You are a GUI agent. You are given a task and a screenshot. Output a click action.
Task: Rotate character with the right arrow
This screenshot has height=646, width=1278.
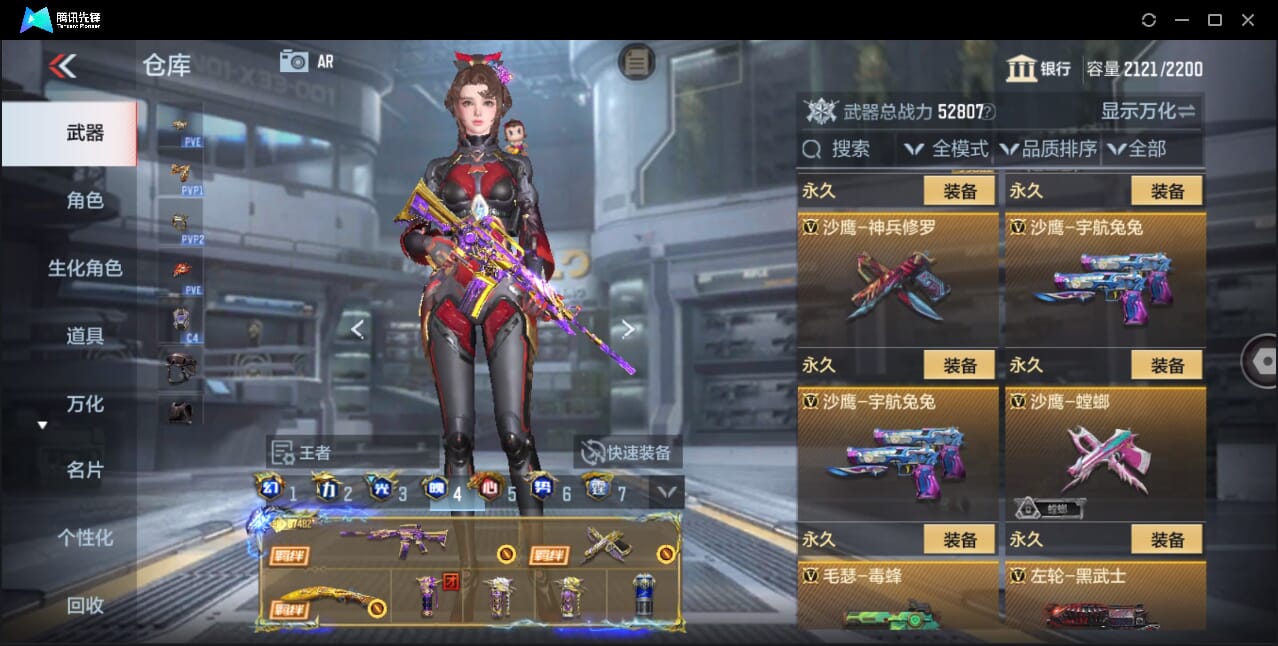pyautogui.click(x=627, y=329)
